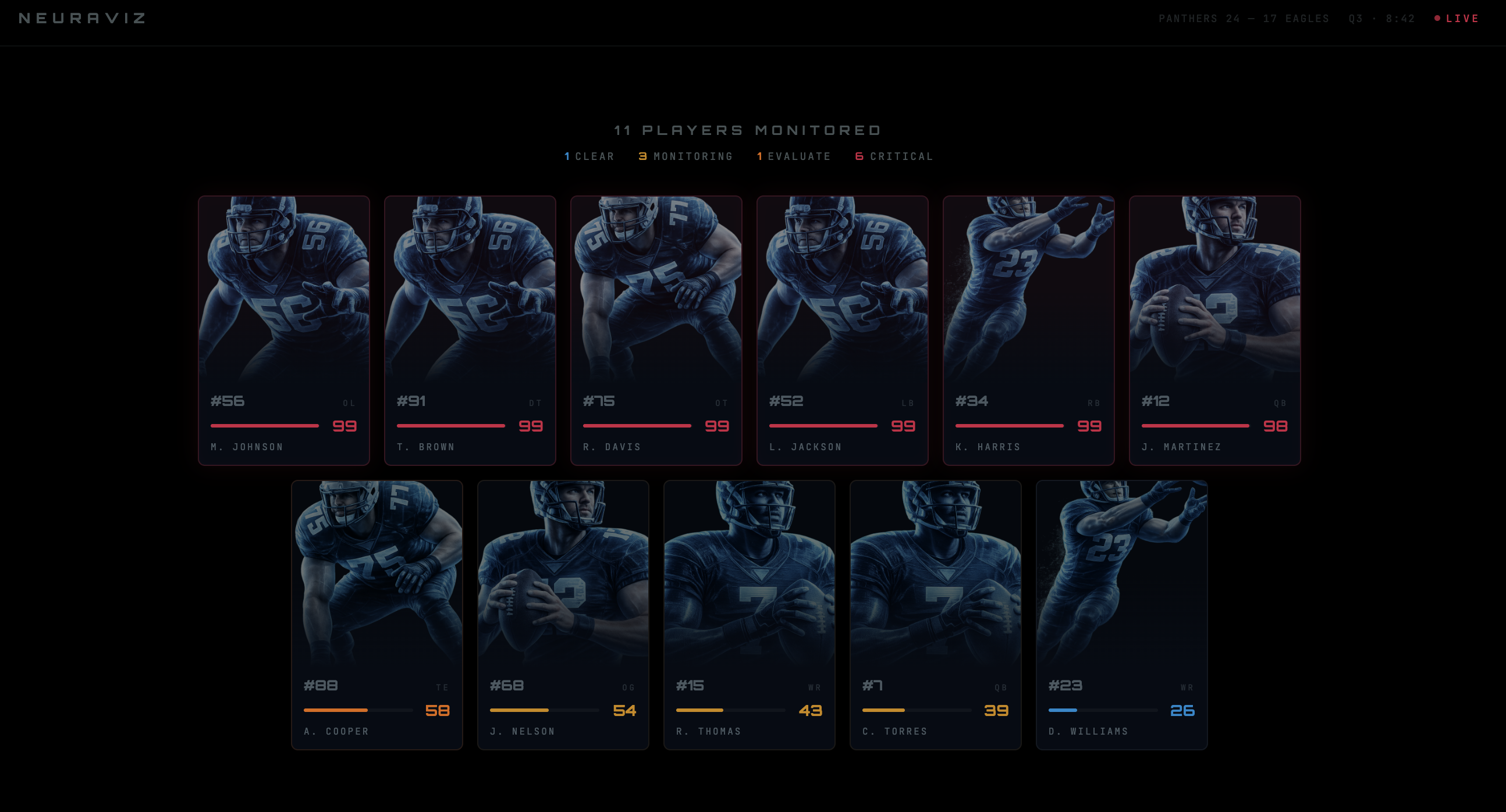The height and width of the screenshot is (812, 1506).
Task: Open J. Nelson's #68 player card
Action: point(563,615)
